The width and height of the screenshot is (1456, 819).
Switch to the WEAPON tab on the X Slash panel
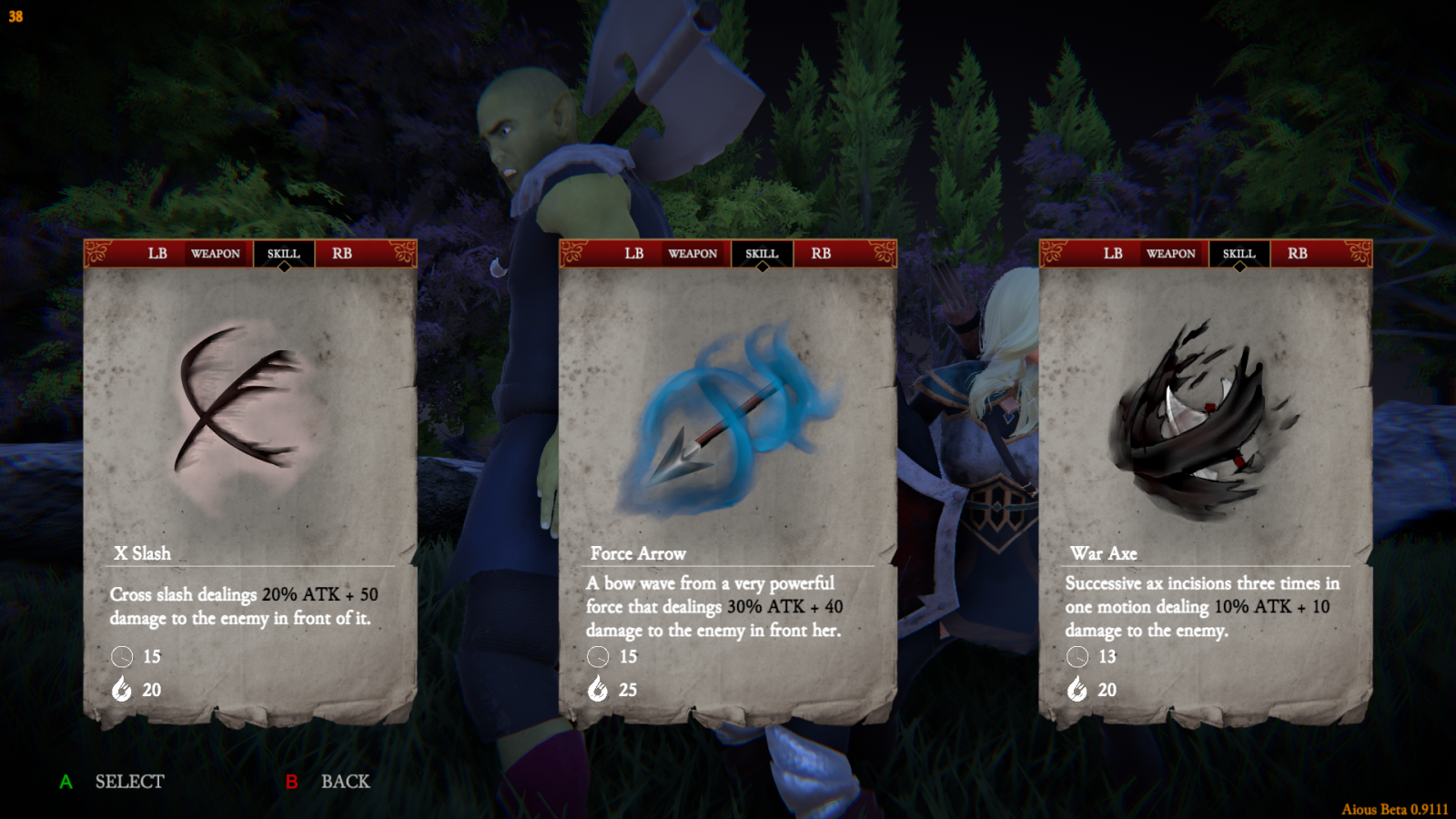click(x=217, y=254)
